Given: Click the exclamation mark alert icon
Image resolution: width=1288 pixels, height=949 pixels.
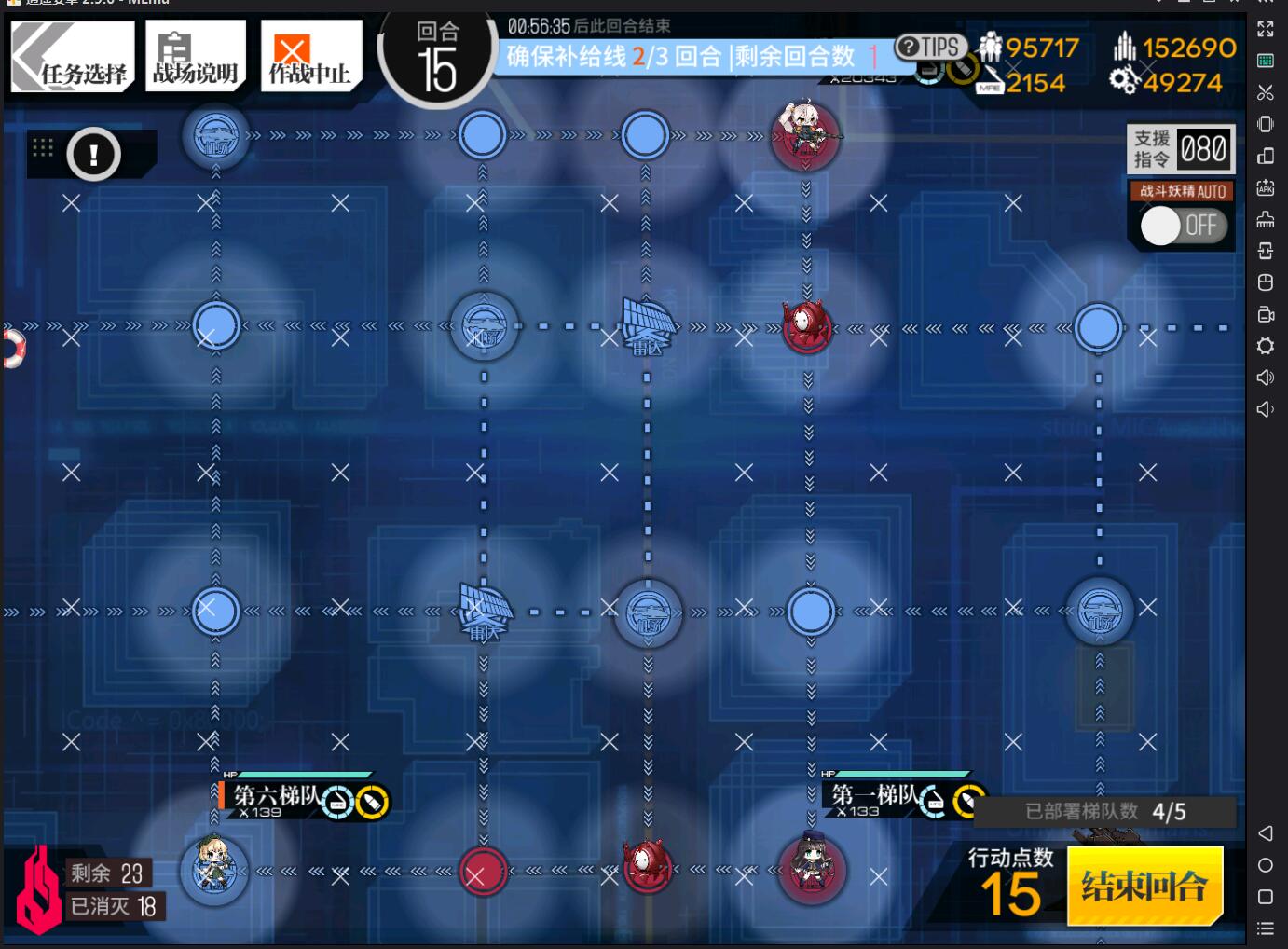Looking at the screenshot, I should pyautogui.click(x=93, y=155).
